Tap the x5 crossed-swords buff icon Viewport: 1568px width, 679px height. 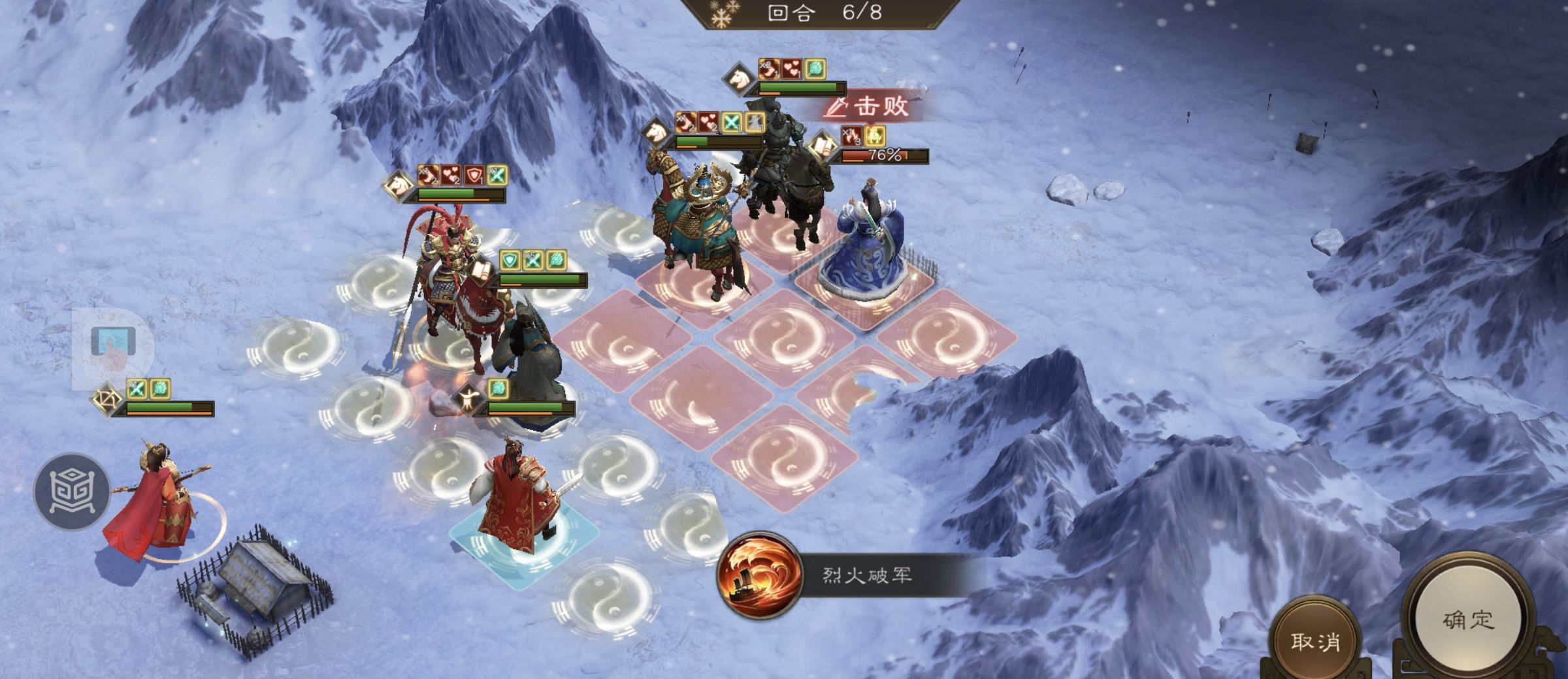pos(534,259)
